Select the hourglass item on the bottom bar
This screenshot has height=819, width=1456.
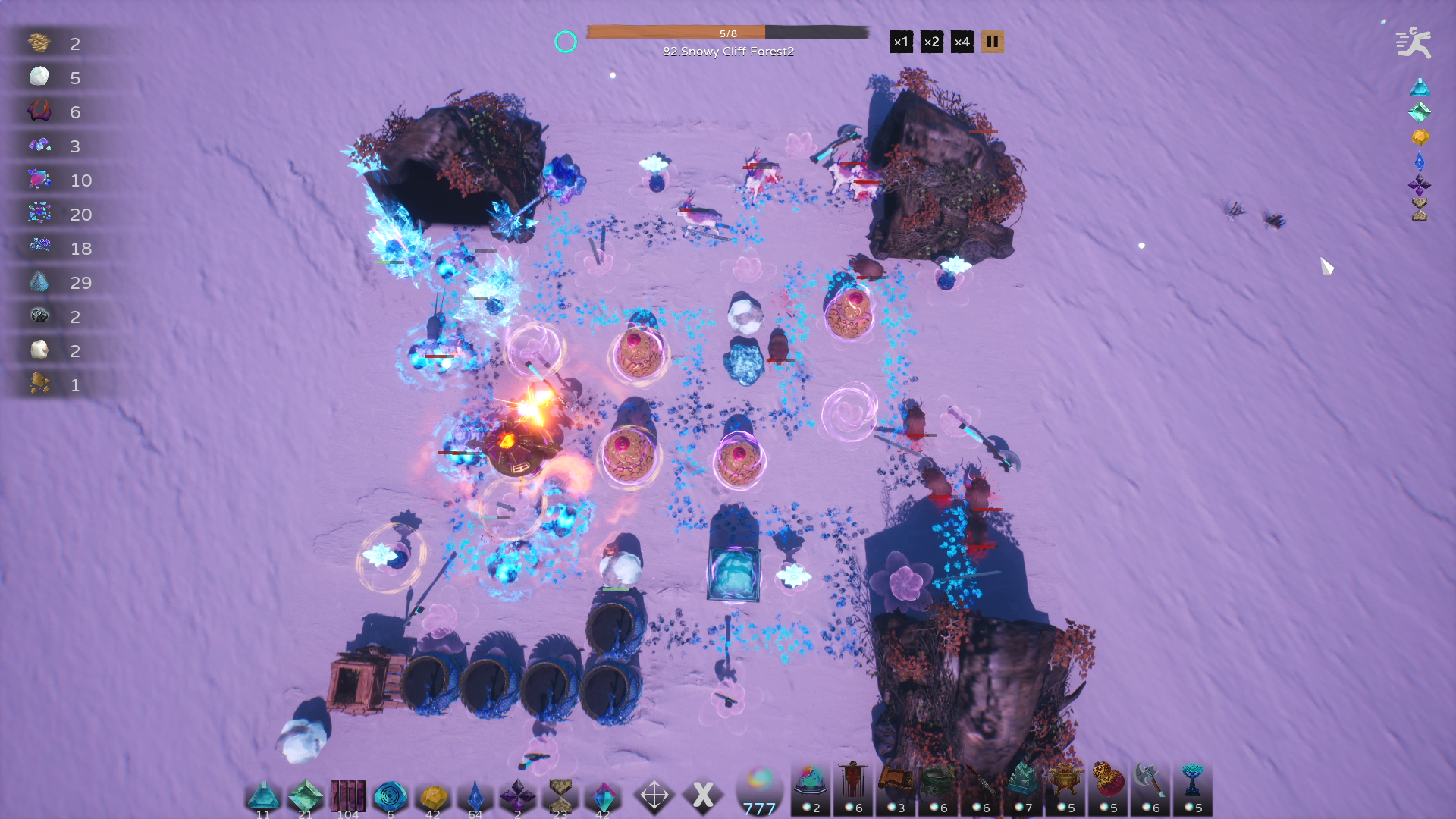tap(560, 795)
